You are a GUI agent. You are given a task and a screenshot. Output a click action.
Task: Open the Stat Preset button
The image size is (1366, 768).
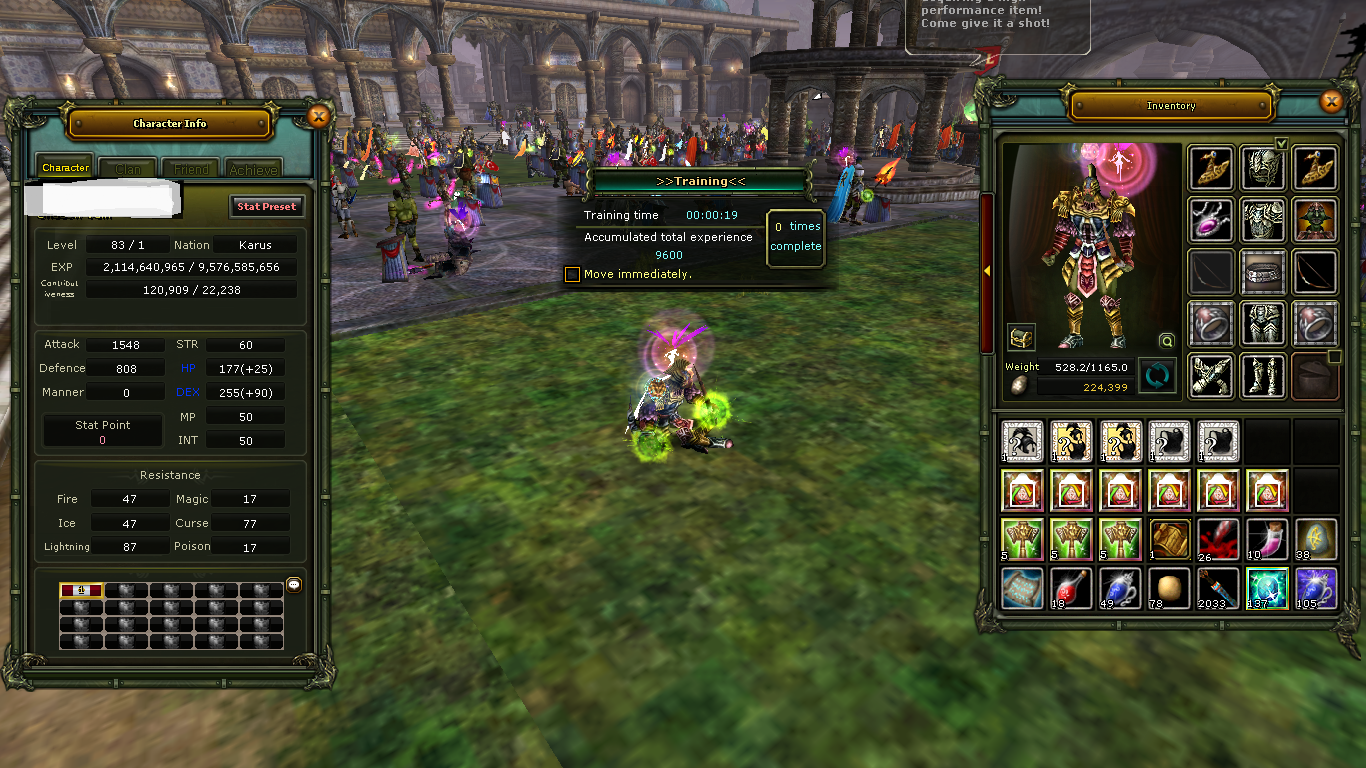pyautogui.click(x=266, y=207)
